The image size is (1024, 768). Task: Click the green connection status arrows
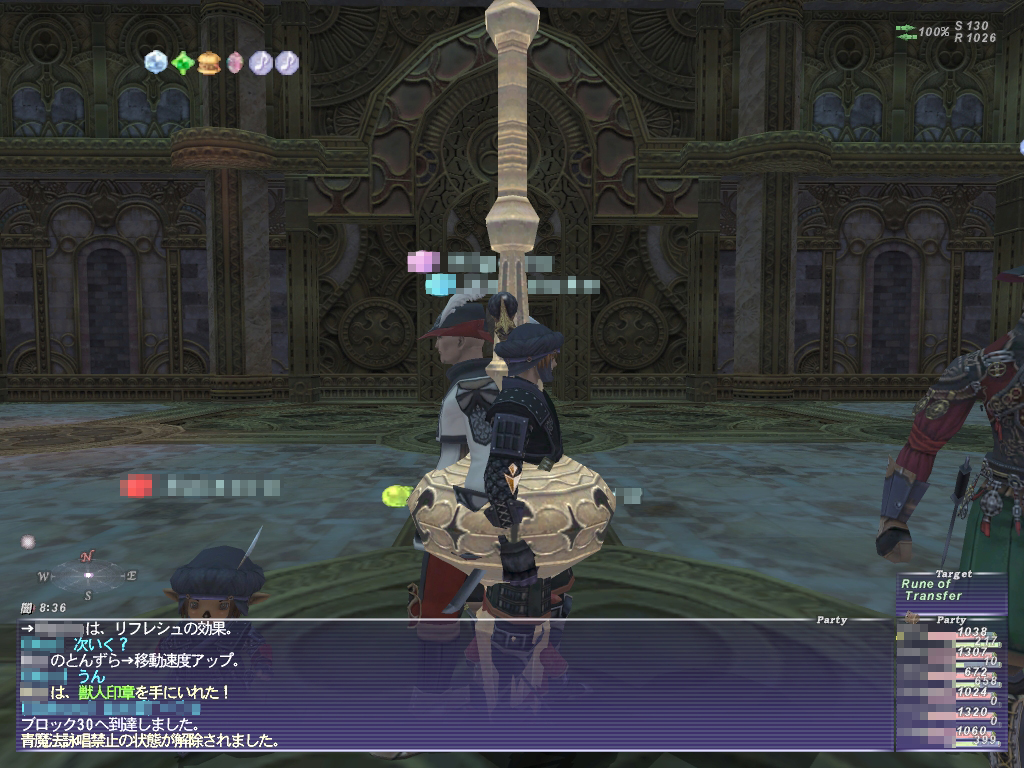pyautogui.click(x=907, y=32)
